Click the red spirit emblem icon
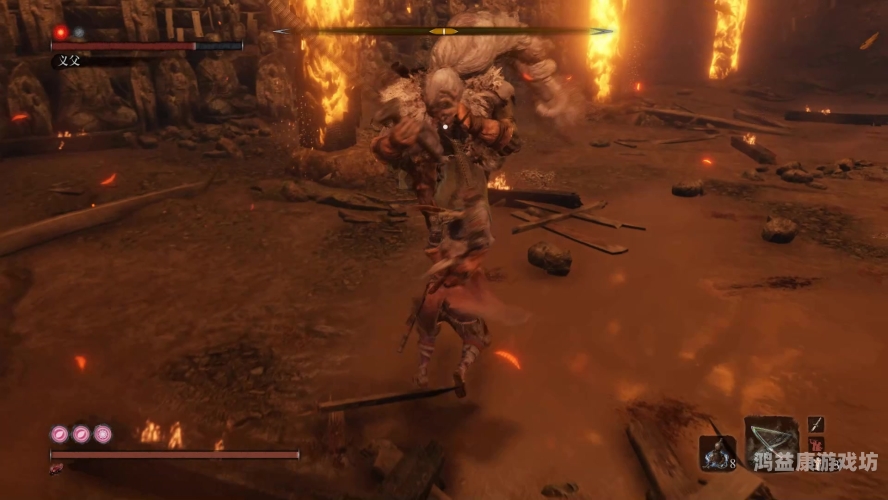The width and height of the screenshot is (888, 500). [815, 446]
